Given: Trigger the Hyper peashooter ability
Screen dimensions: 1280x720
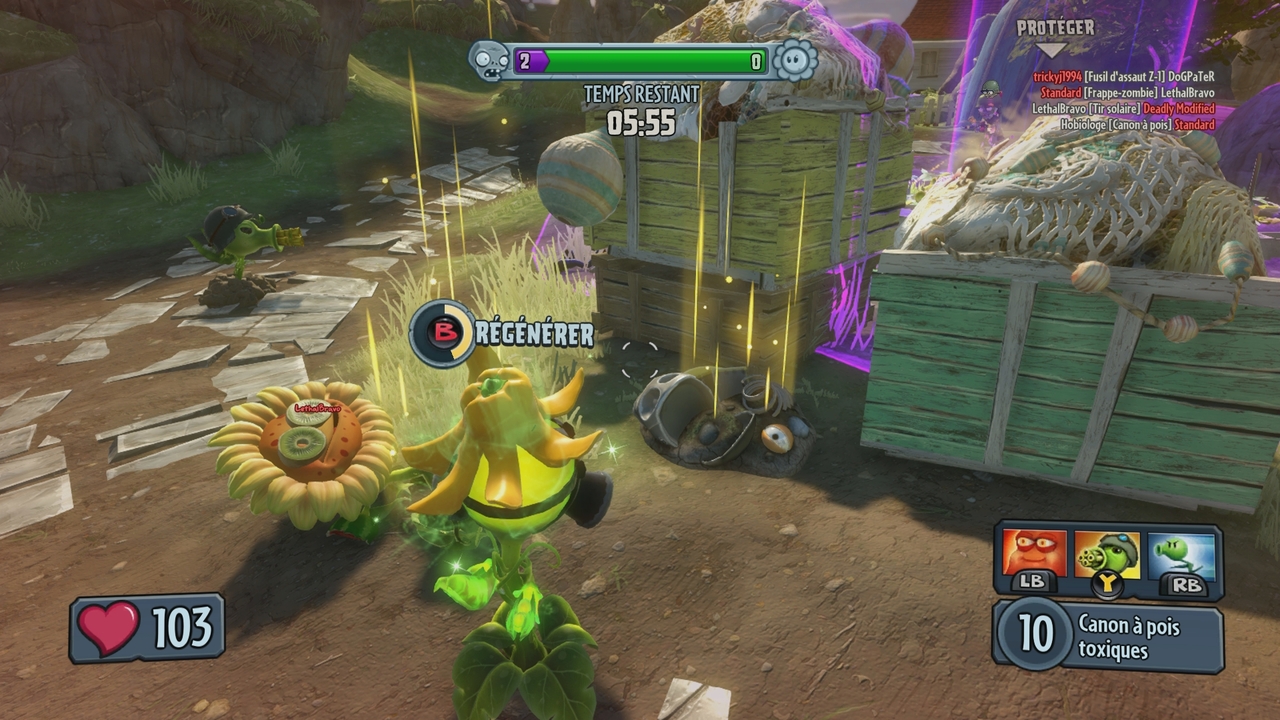Looking at the screenshot, I should point(1181,556).
